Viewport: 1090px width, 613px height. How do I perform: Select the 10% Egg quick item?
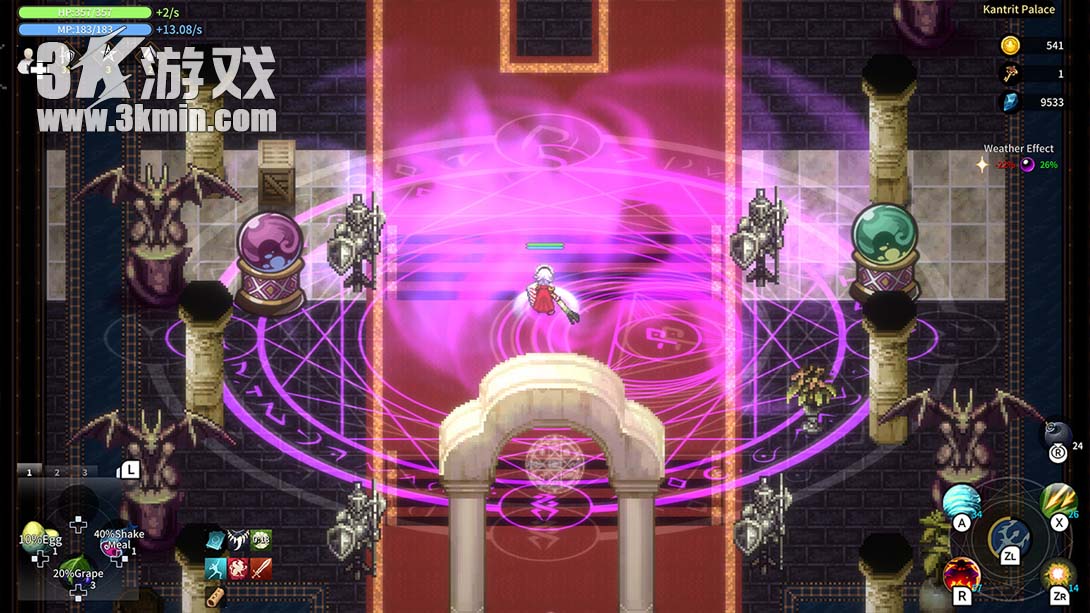click(37, 537)
